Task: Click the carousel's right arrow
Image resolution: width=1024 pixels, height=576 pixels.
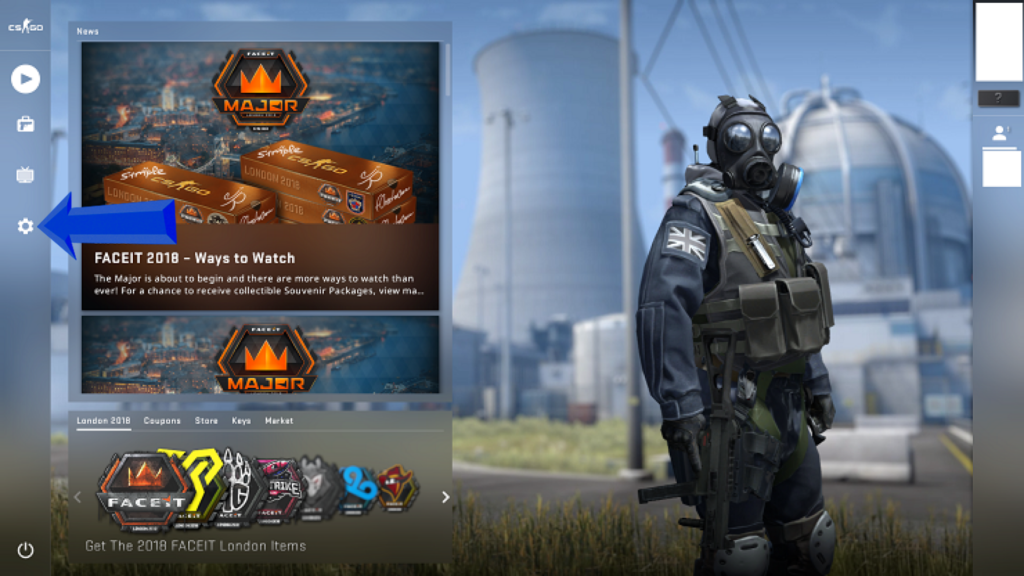Action: 446,497
